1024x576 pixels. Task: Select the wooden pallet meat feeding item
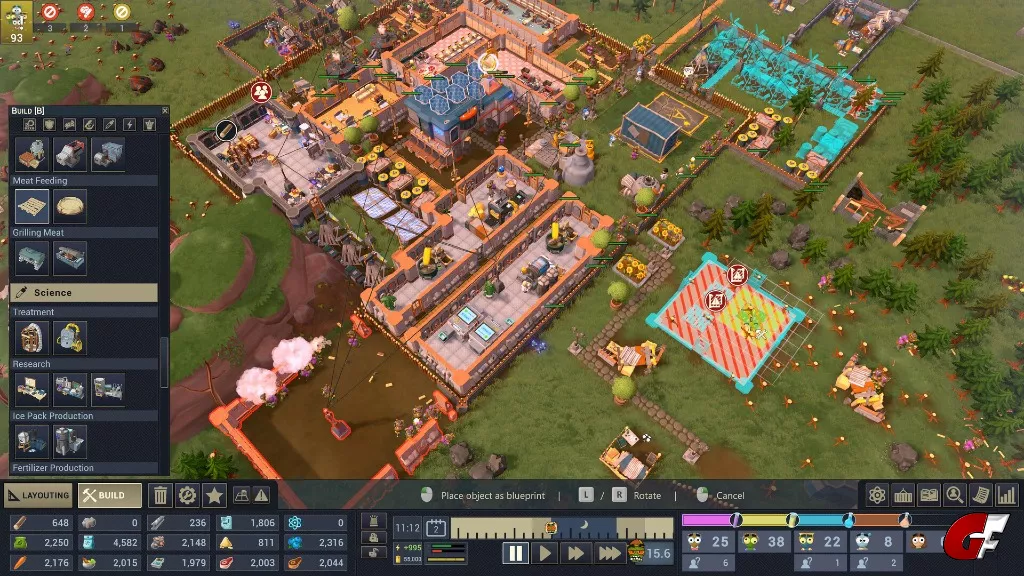(32, 207)
